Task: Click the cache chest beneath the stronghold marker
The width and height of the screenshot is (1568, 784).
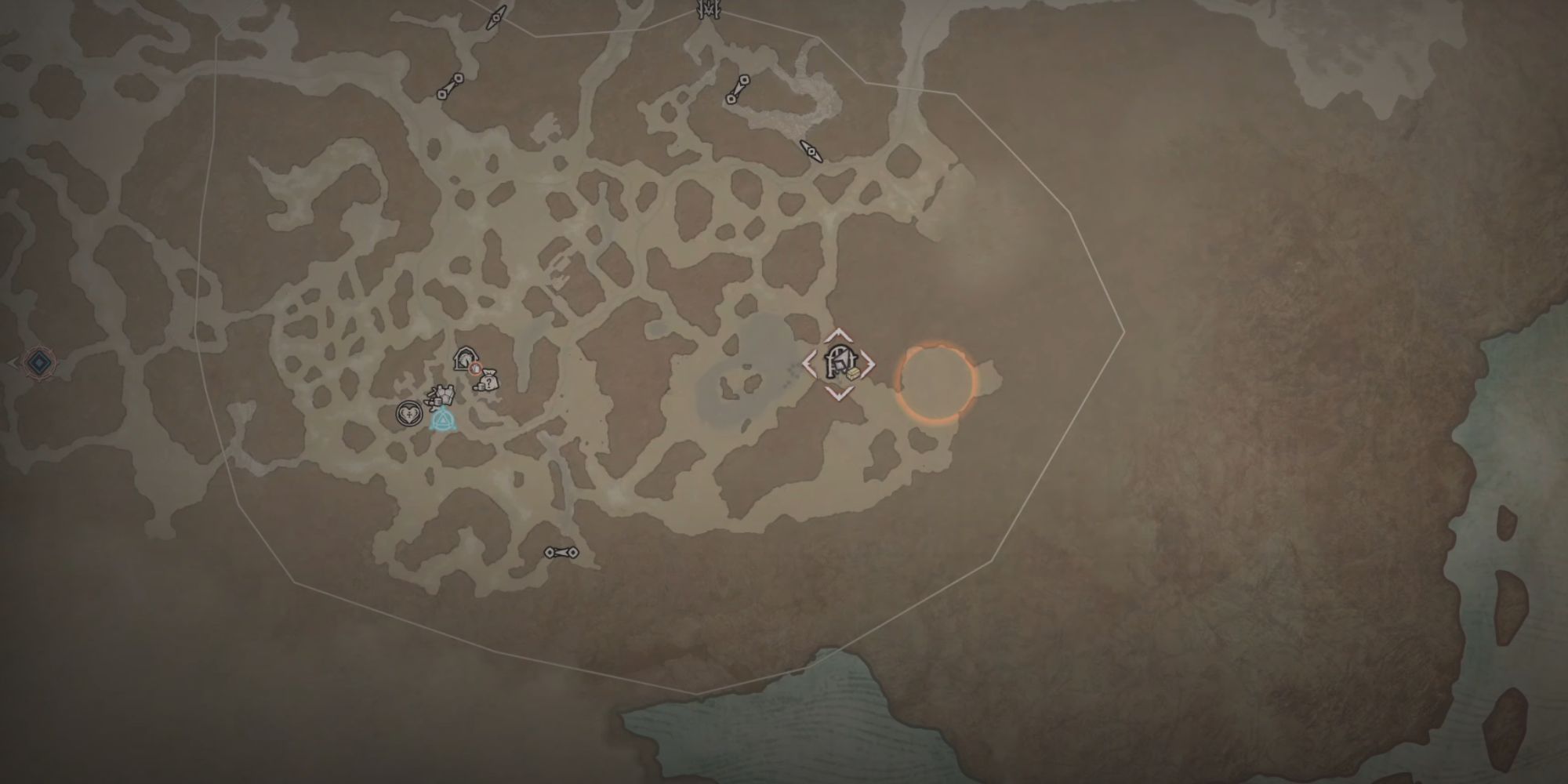Action: 853,375
